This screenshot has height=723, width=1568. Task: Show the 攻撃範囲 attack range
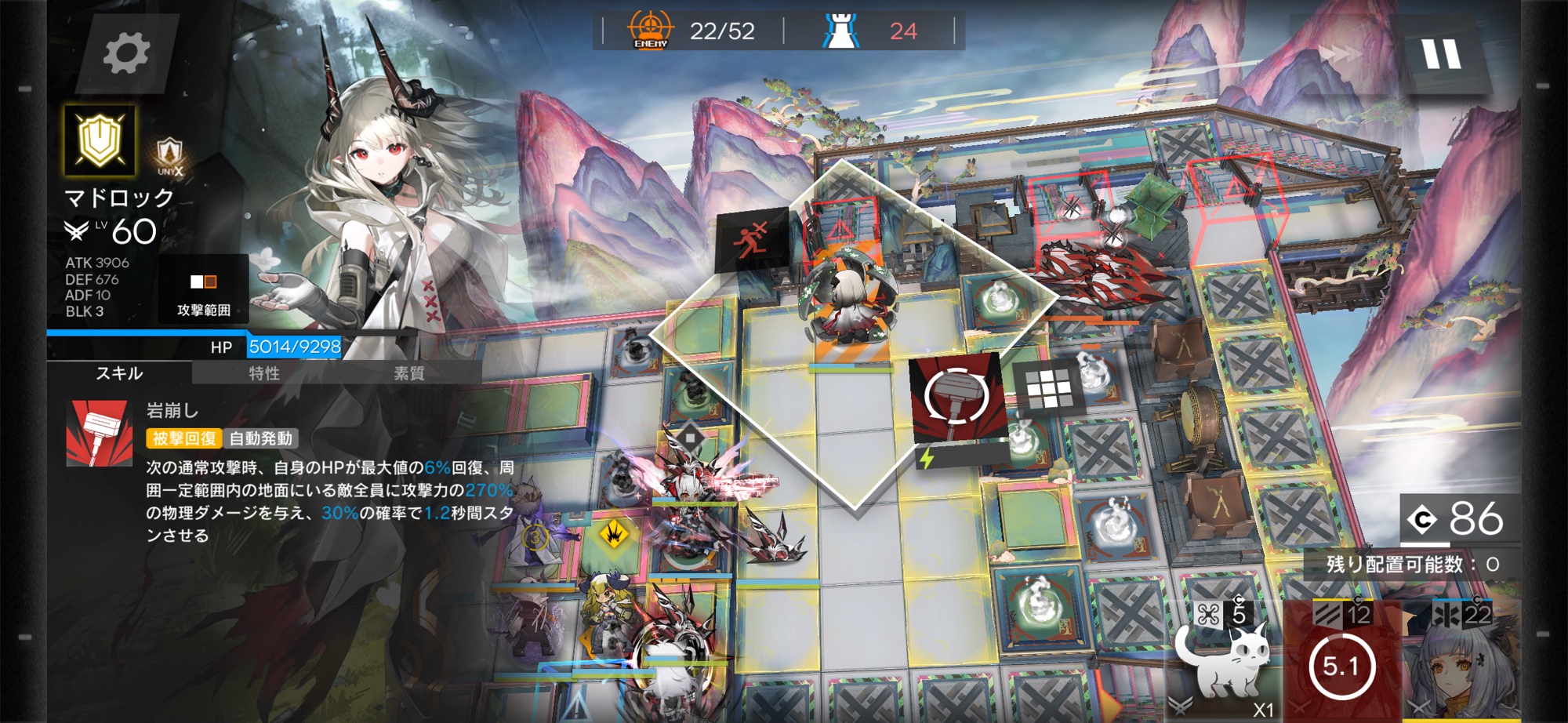click(203, 290)
